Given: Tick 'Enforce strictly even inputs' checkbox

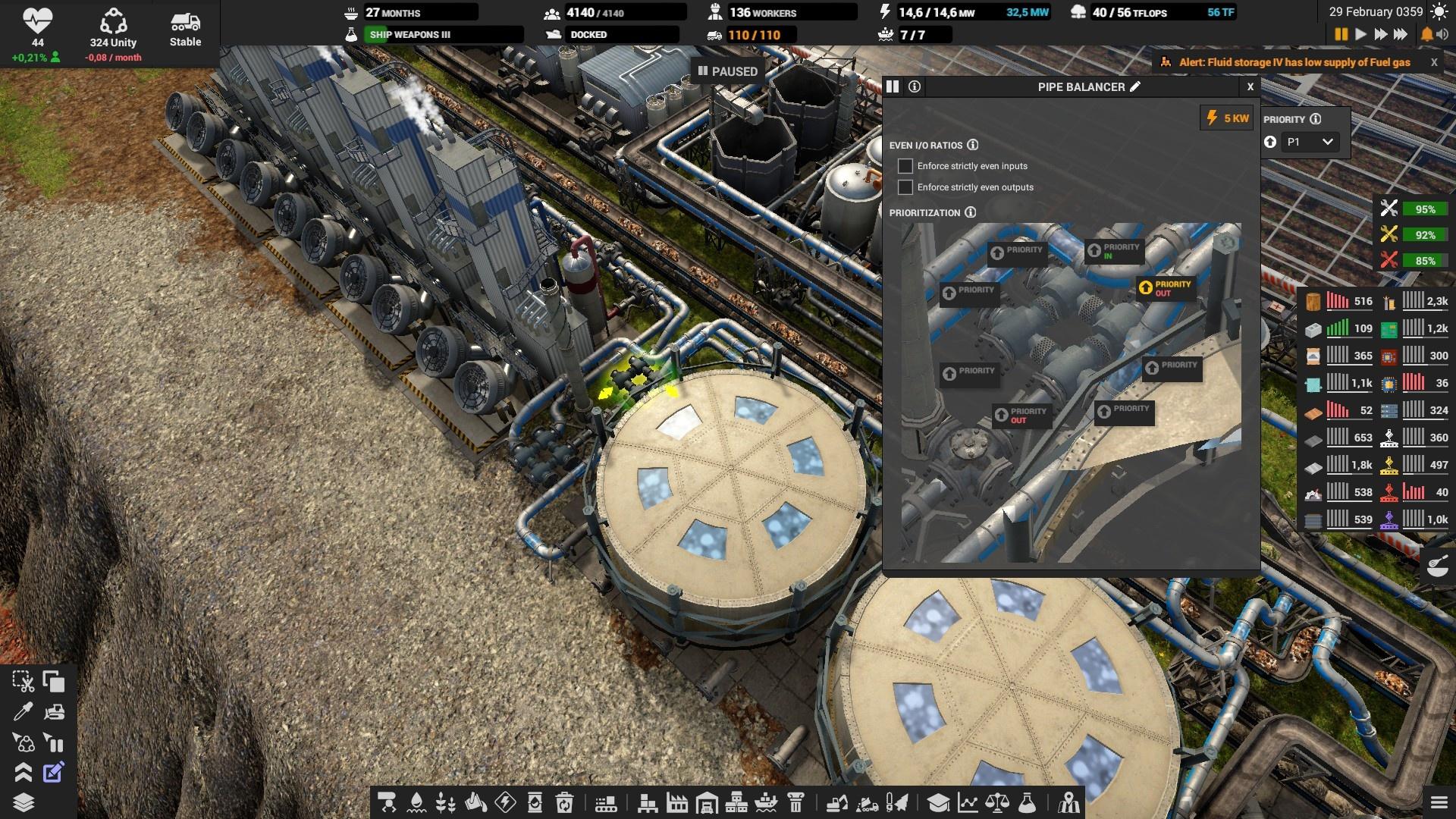Looking at the screenshot, I should 905,166.
